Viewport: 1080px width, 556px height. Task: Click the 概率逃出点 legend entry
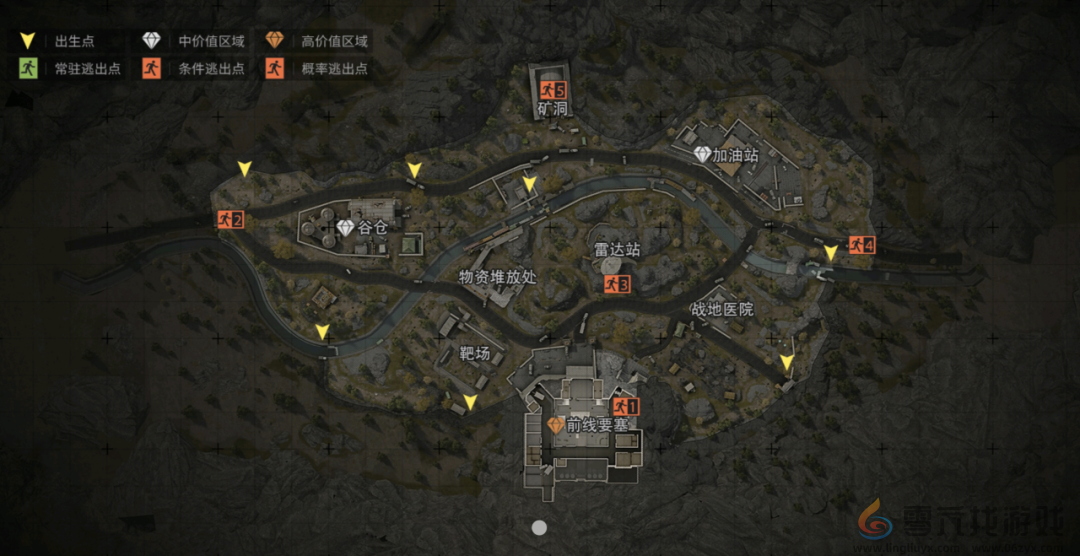[320, 69]
